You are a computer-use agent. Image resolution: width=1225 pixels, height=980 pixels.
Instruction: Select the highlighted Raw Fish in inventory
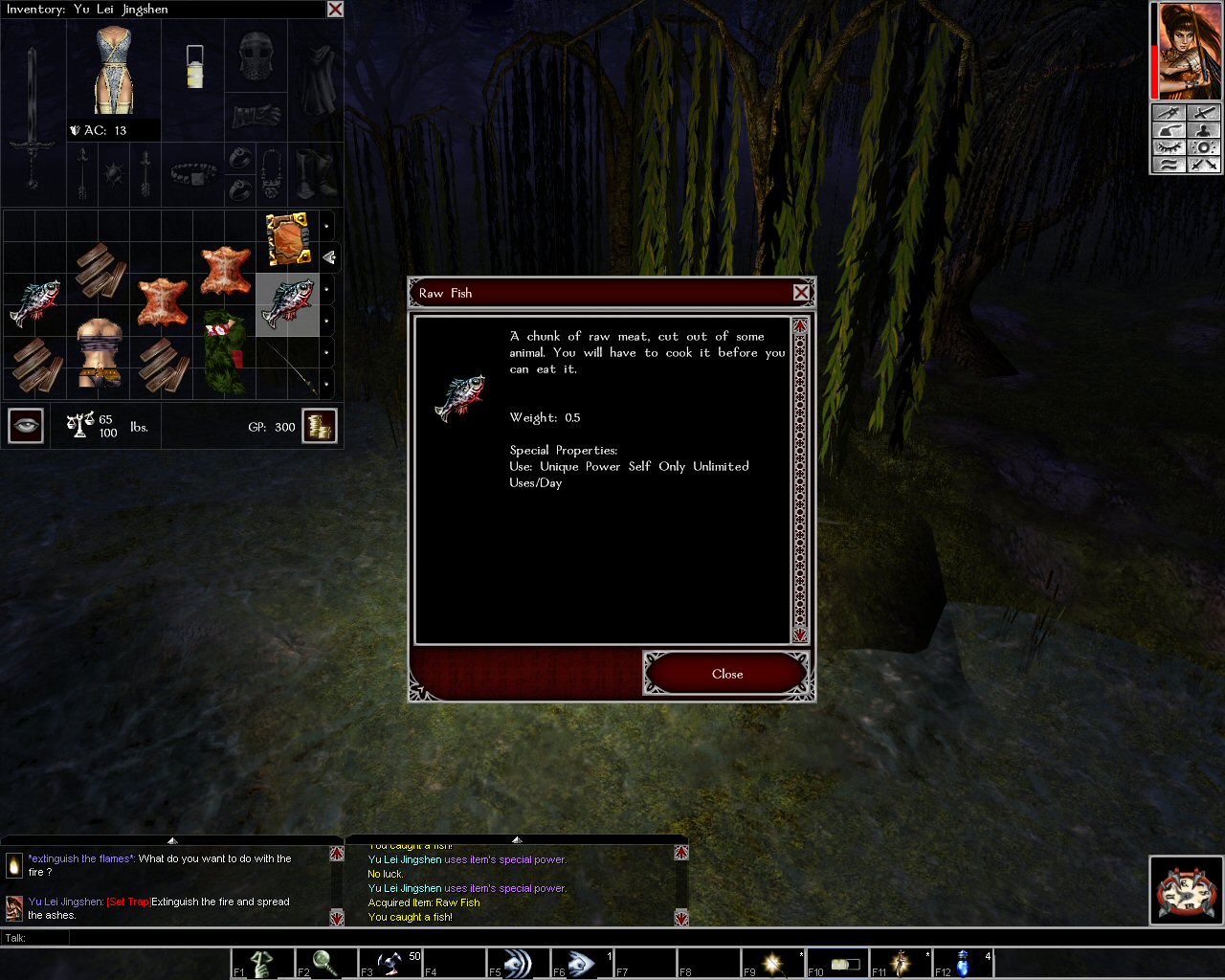click(287, 303)
